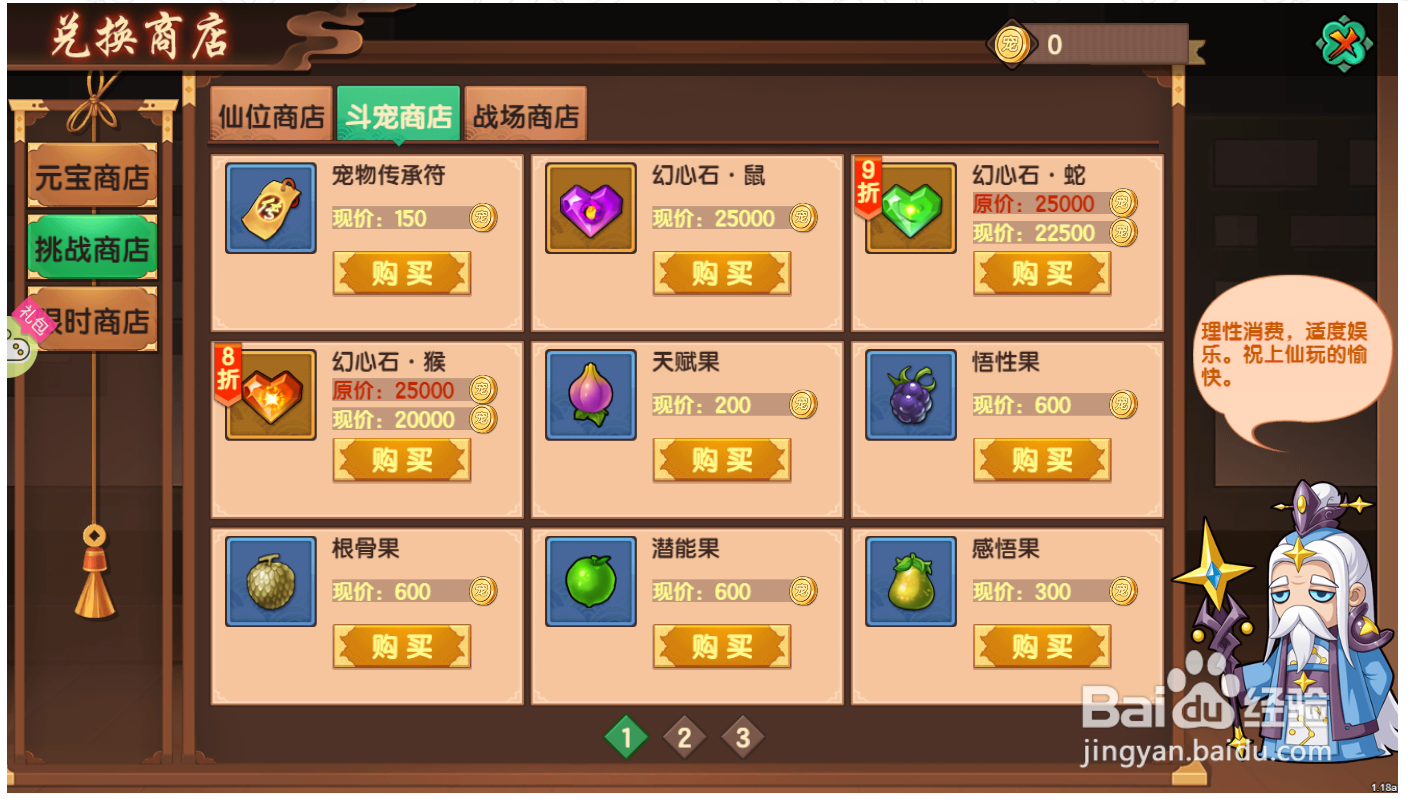点击幻心石·鼠的紫色宝石图标
Image resolution: width=1408 pixels, height=799 pixels.
tap(590, 208)
